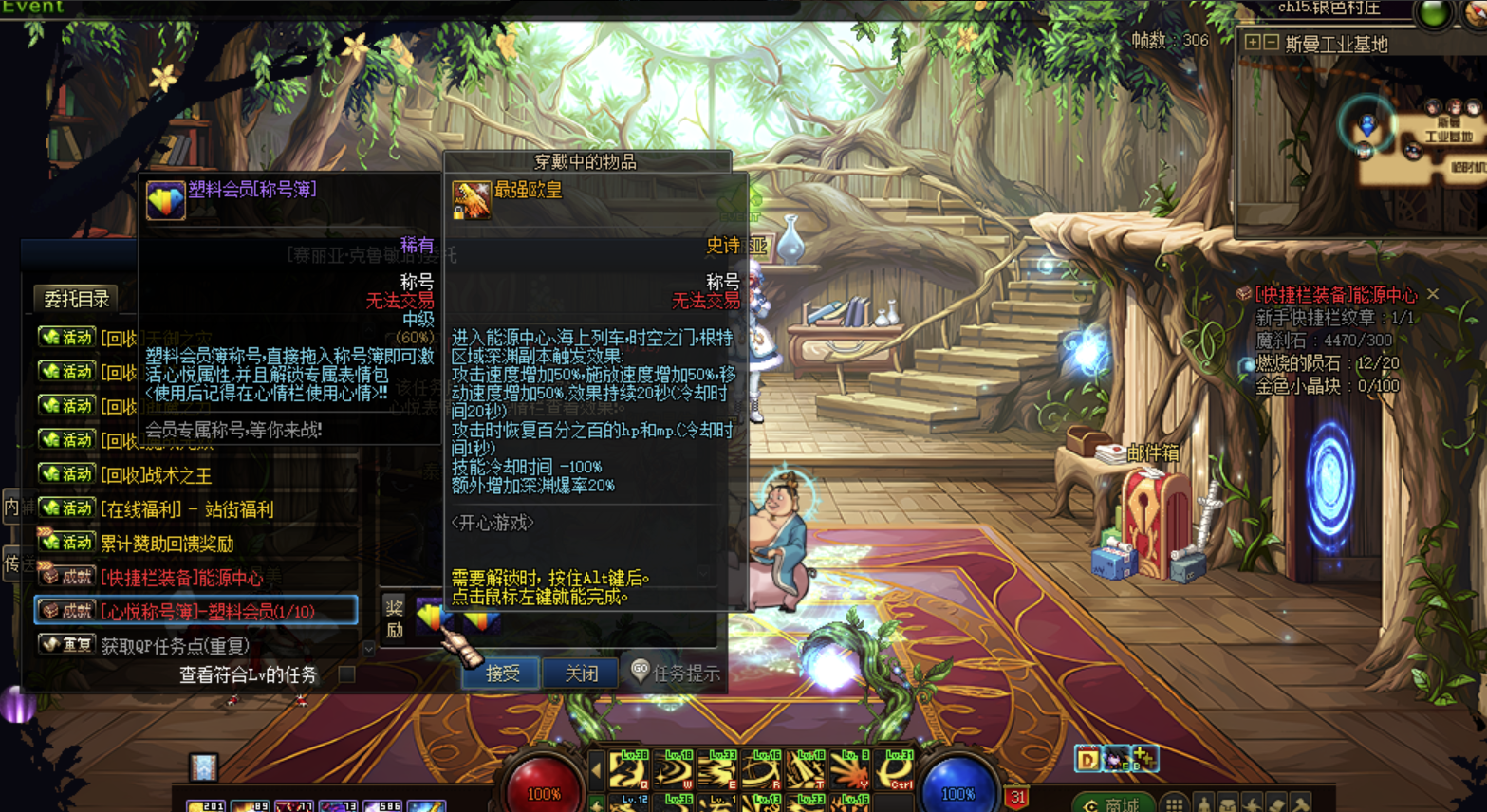
Task: Close the quest window with 关闭
Action: tap(580, 674)
